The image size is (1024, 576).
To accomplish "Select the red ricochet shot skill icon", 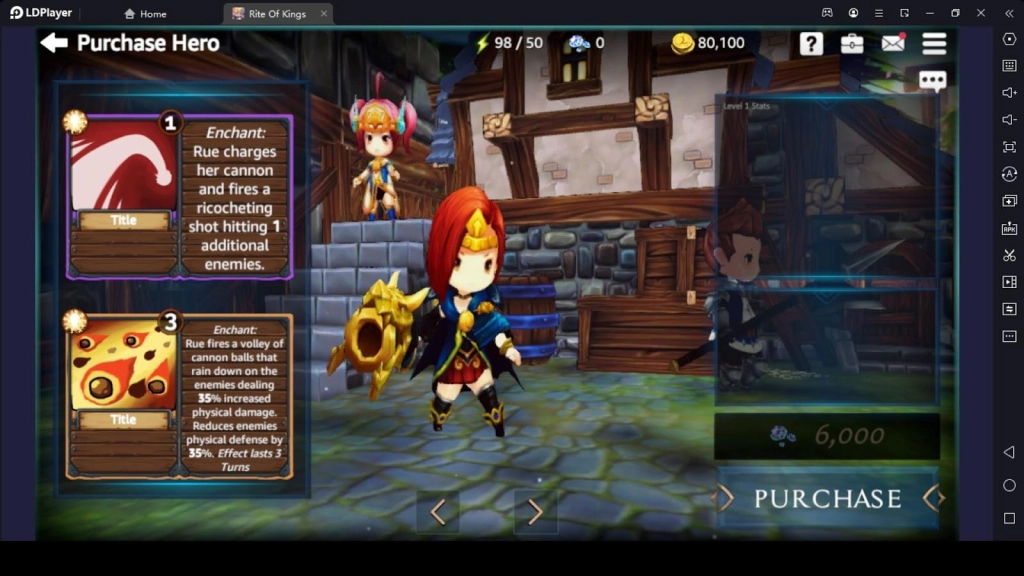I will point(124,167).
